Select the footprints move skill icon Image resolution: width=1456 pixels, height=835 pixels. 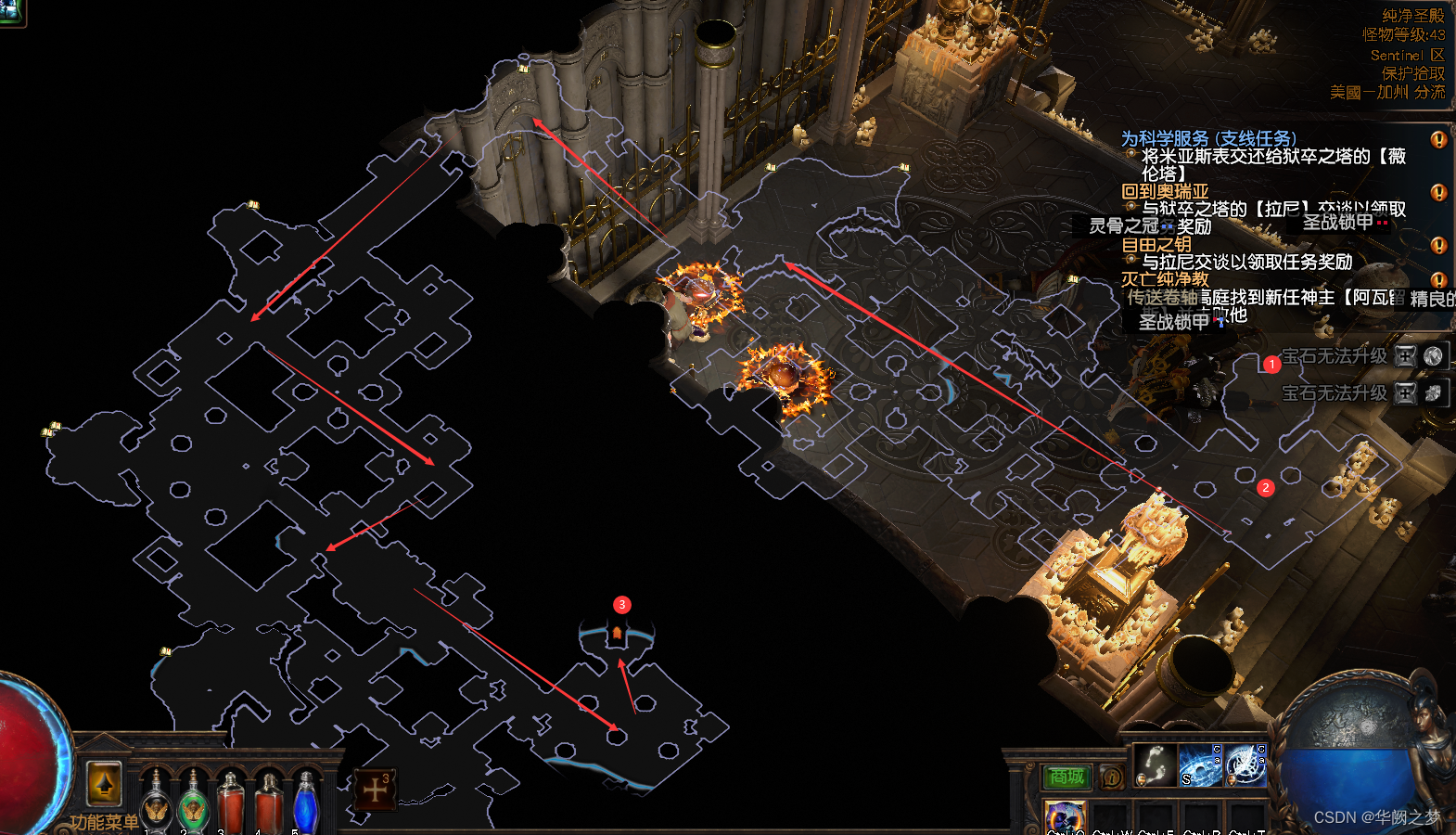coord(1155,764)
